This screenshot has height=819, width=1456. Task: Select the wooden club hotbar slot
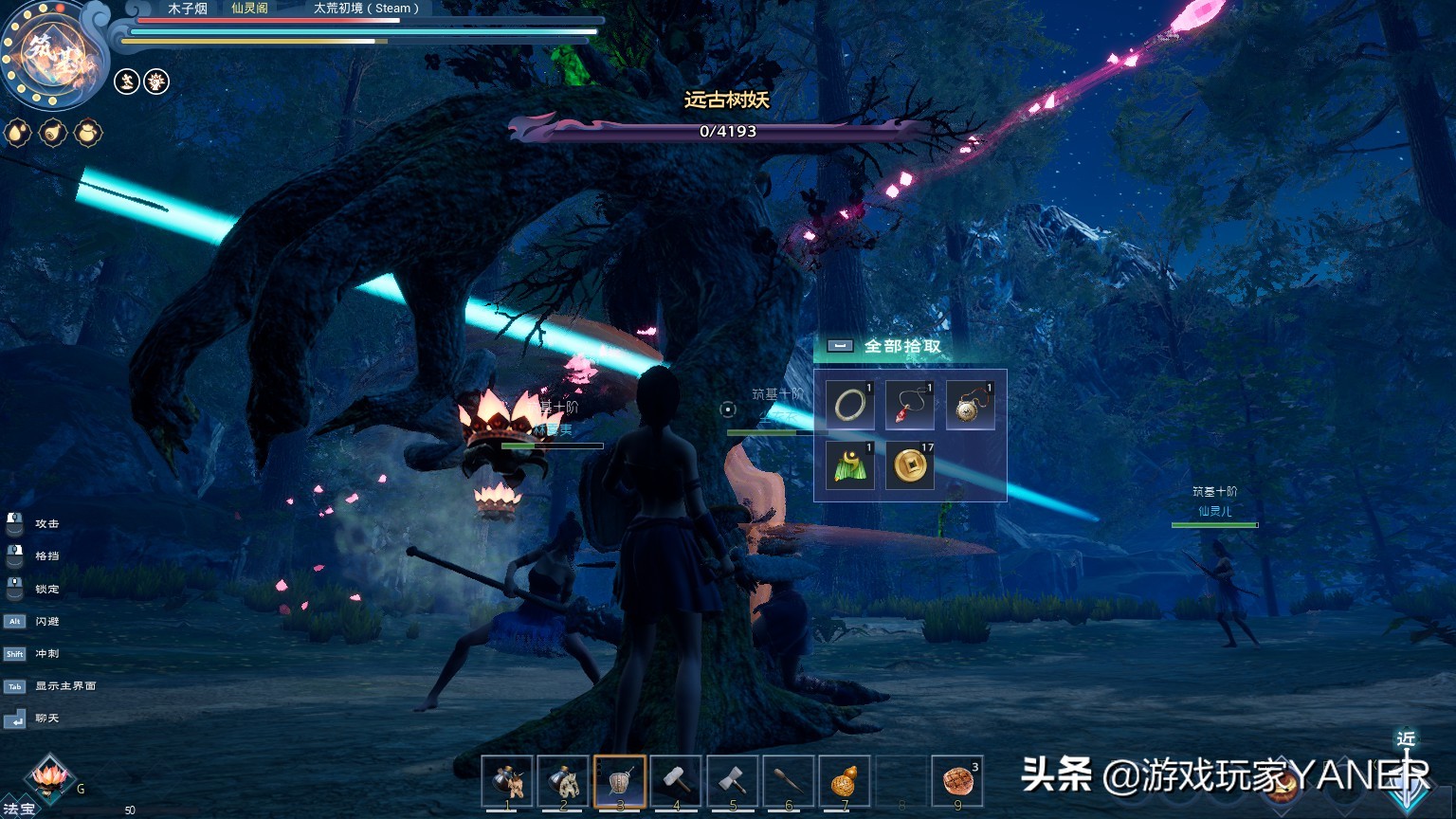click(x=788, y=781)
